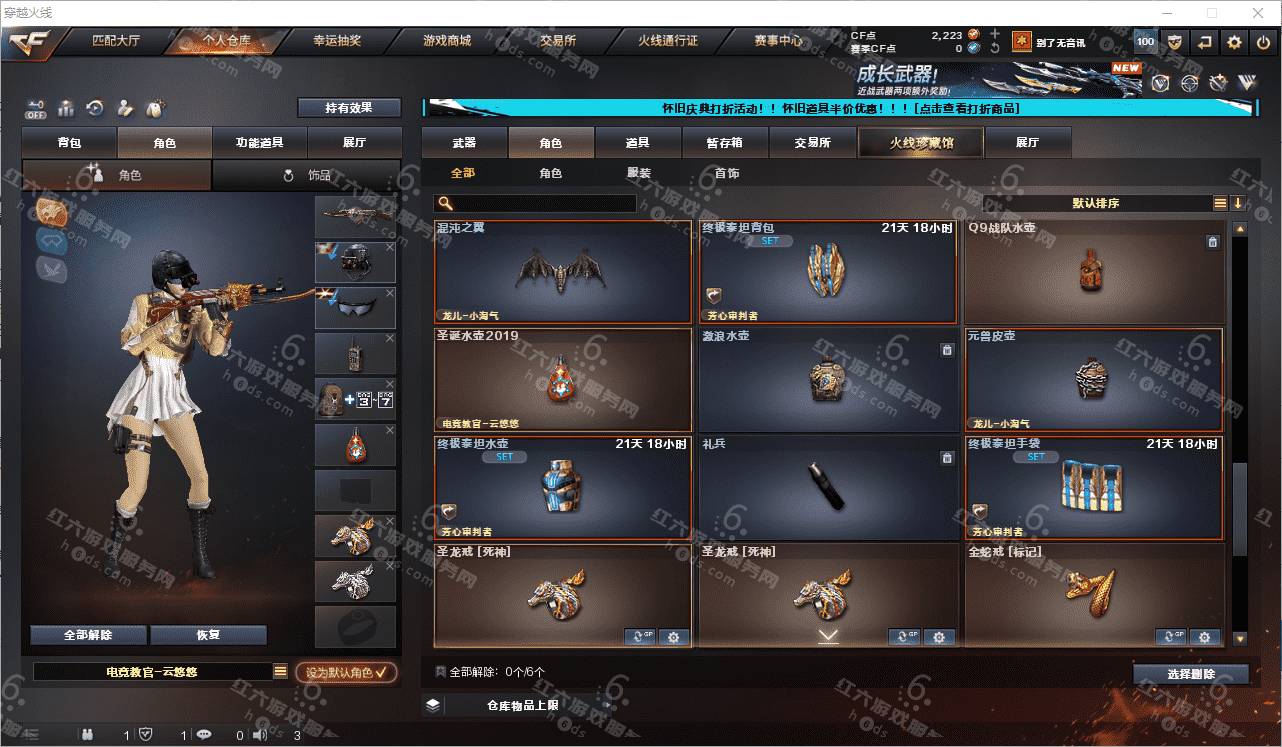This screenshot has width=1282, height=747.
Task: Close the game window
Action: 1258,13
